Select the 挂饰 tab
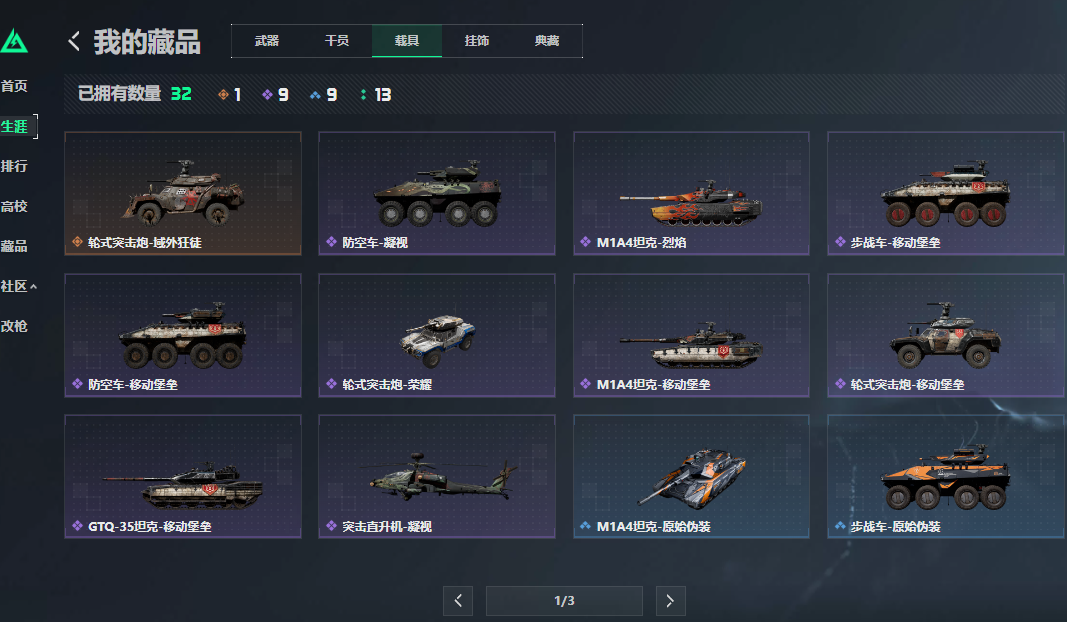The image size is (1067, 622). (477, 41)
